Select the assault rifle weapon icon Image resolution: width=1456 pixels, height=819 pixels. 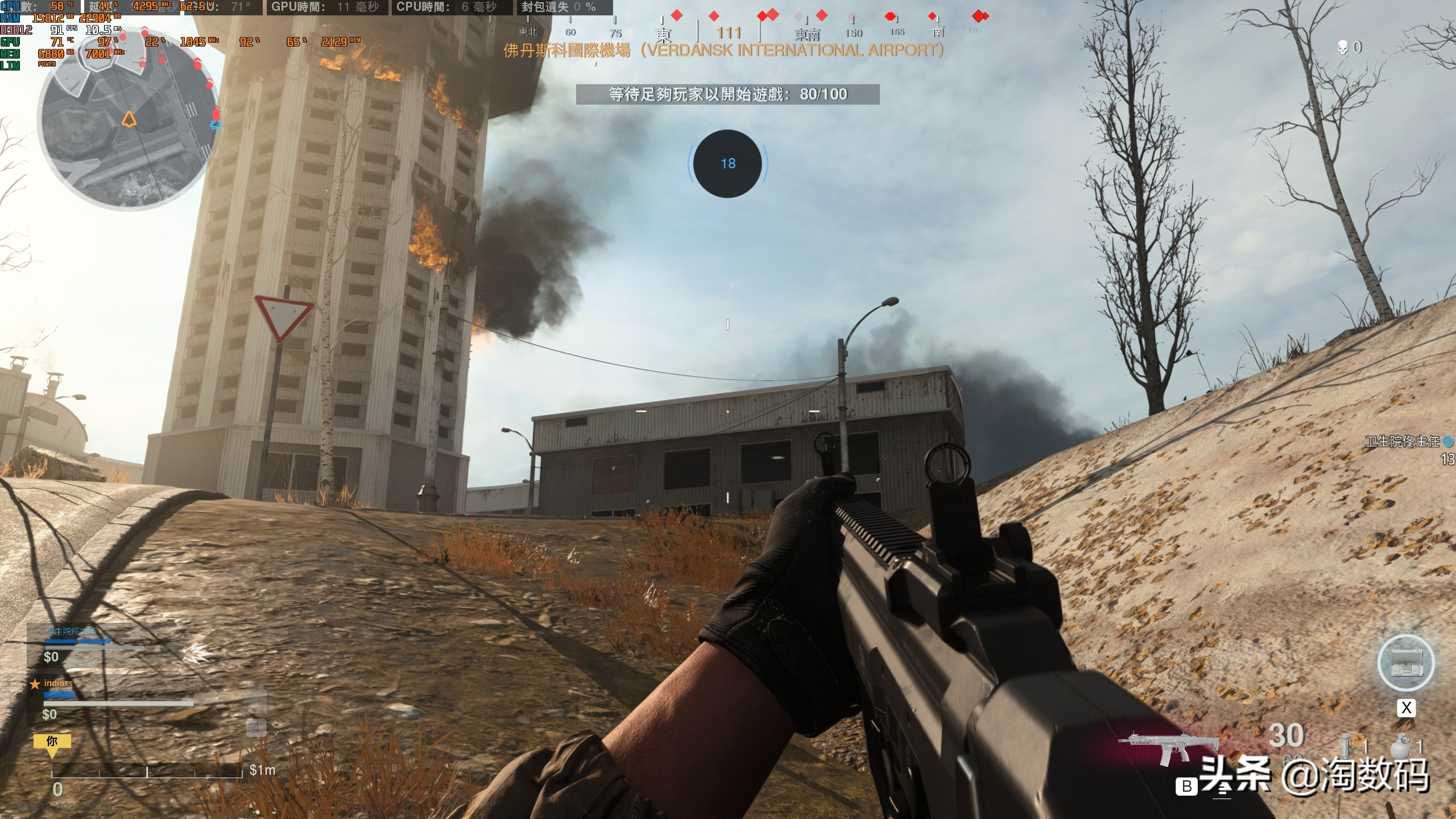point(1168,748)
